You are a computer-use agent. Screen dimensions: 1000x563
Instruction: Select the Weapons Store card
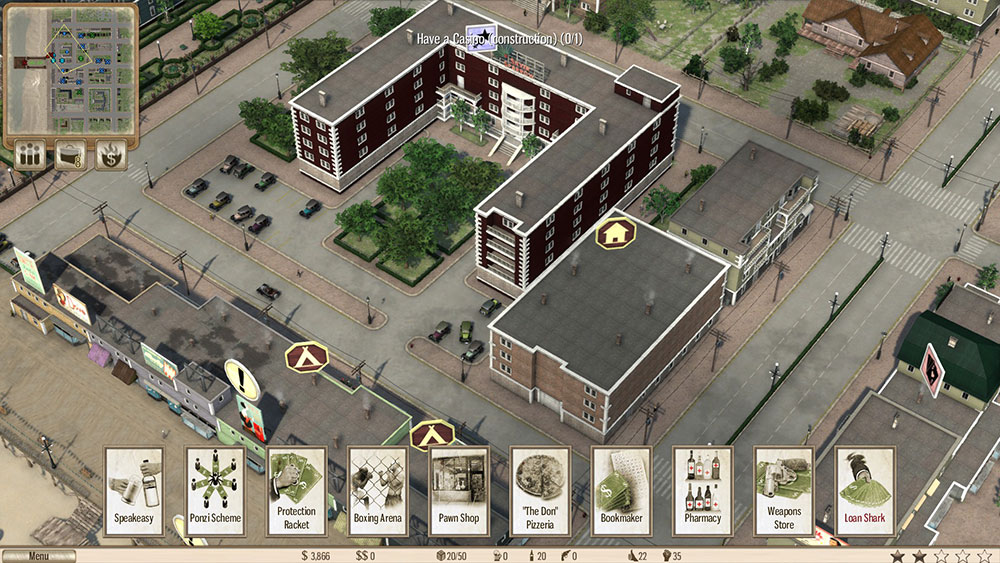pos(784,491)
